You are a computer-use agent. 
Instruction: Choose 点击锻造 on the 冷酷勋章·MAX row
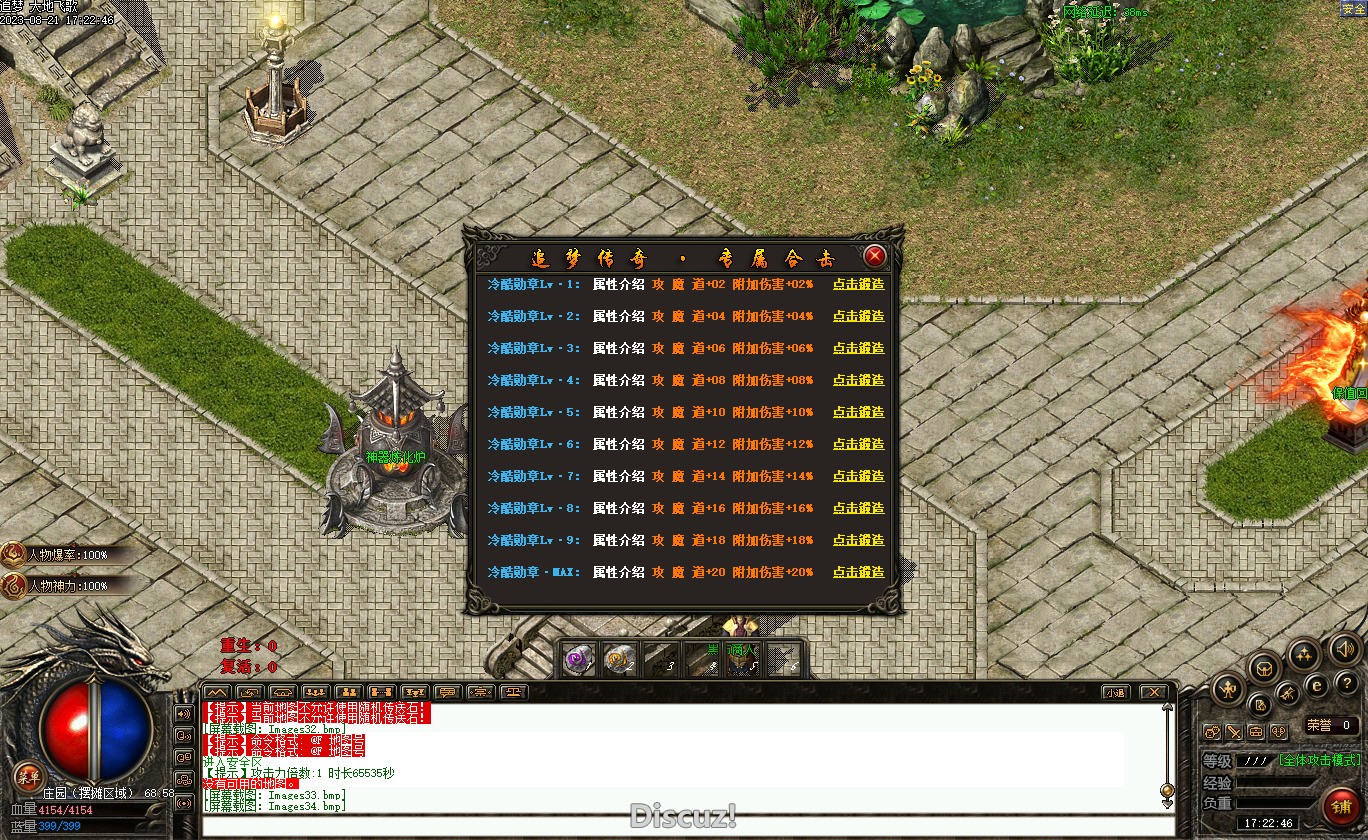[x=858, y=572]
